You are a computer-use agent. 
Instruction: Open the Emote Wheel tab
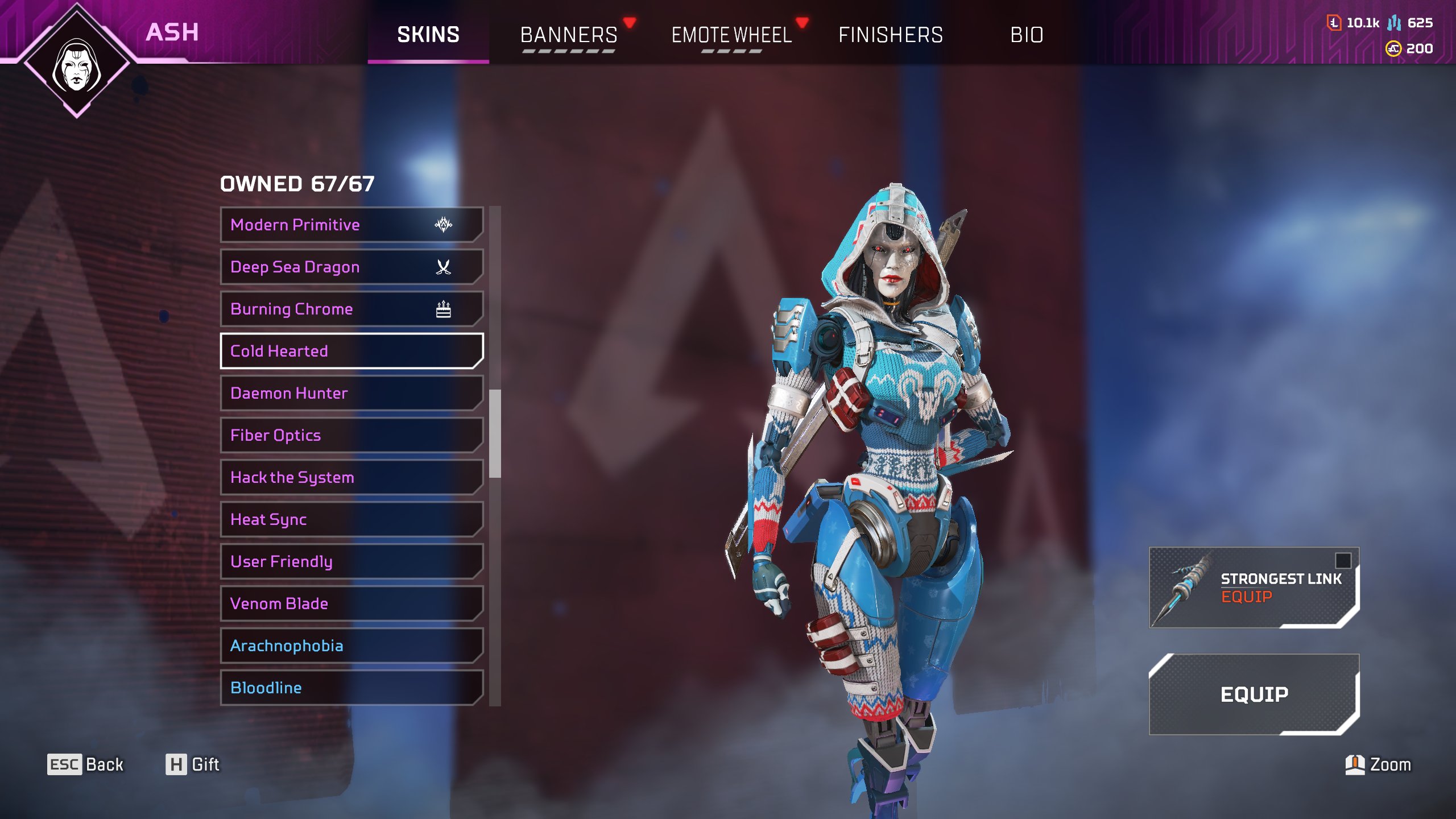(731, 35)
